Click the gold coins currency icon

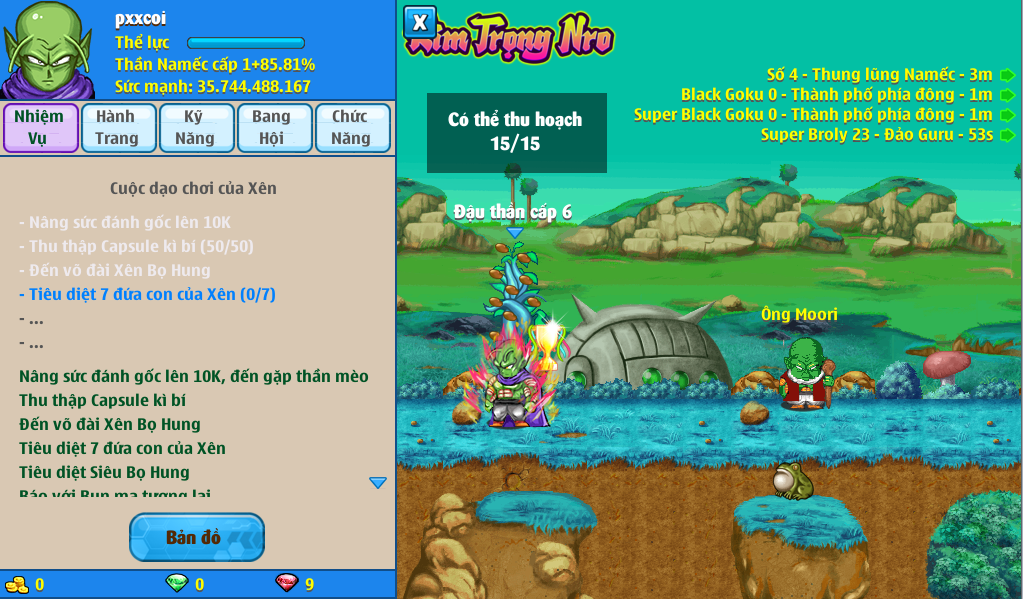[x=17, y=584]
